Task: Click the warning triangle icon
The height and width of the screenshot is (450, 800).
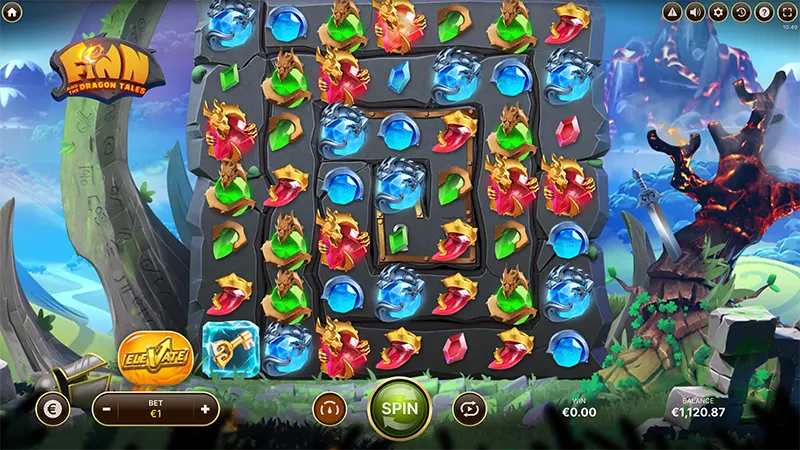Action: tap(671, 12)
